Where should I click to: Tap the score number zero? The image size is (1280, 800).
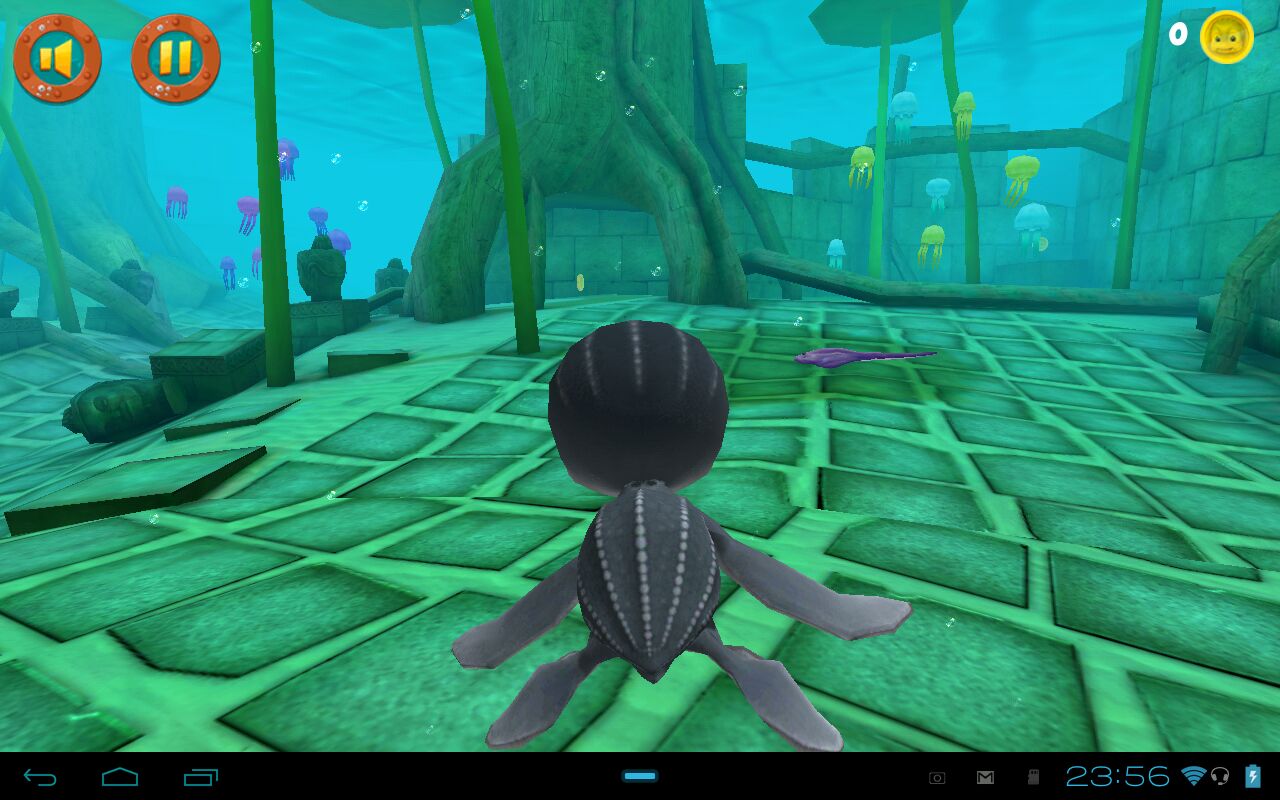pos(1177,36)
